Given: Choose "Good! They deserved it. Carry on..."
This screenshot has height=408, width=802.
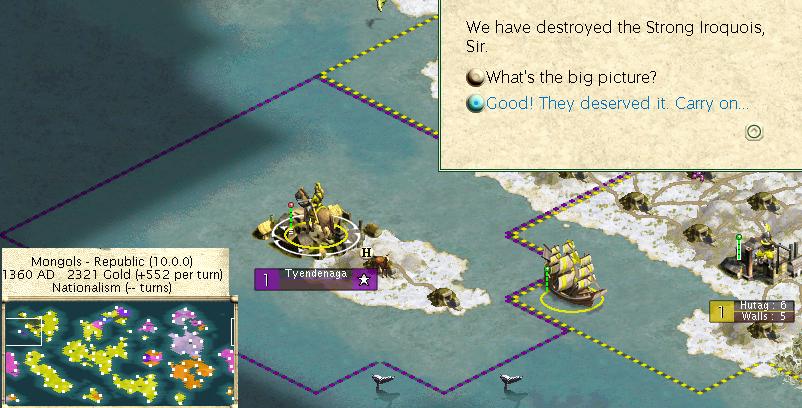Looking at the screenshot, I should [617, 103].
